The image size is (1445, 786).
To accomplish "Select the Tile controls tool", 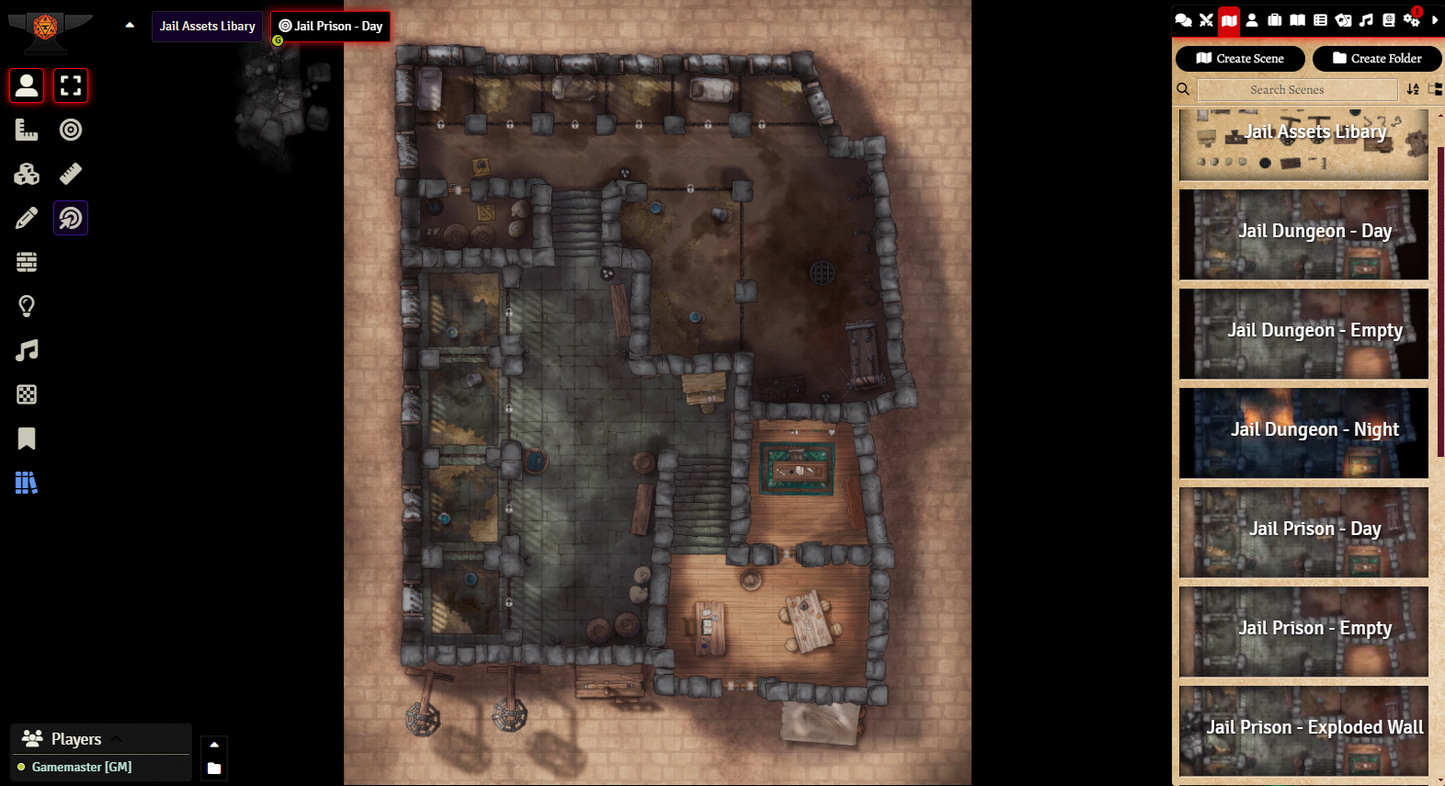I will (26, 173).
